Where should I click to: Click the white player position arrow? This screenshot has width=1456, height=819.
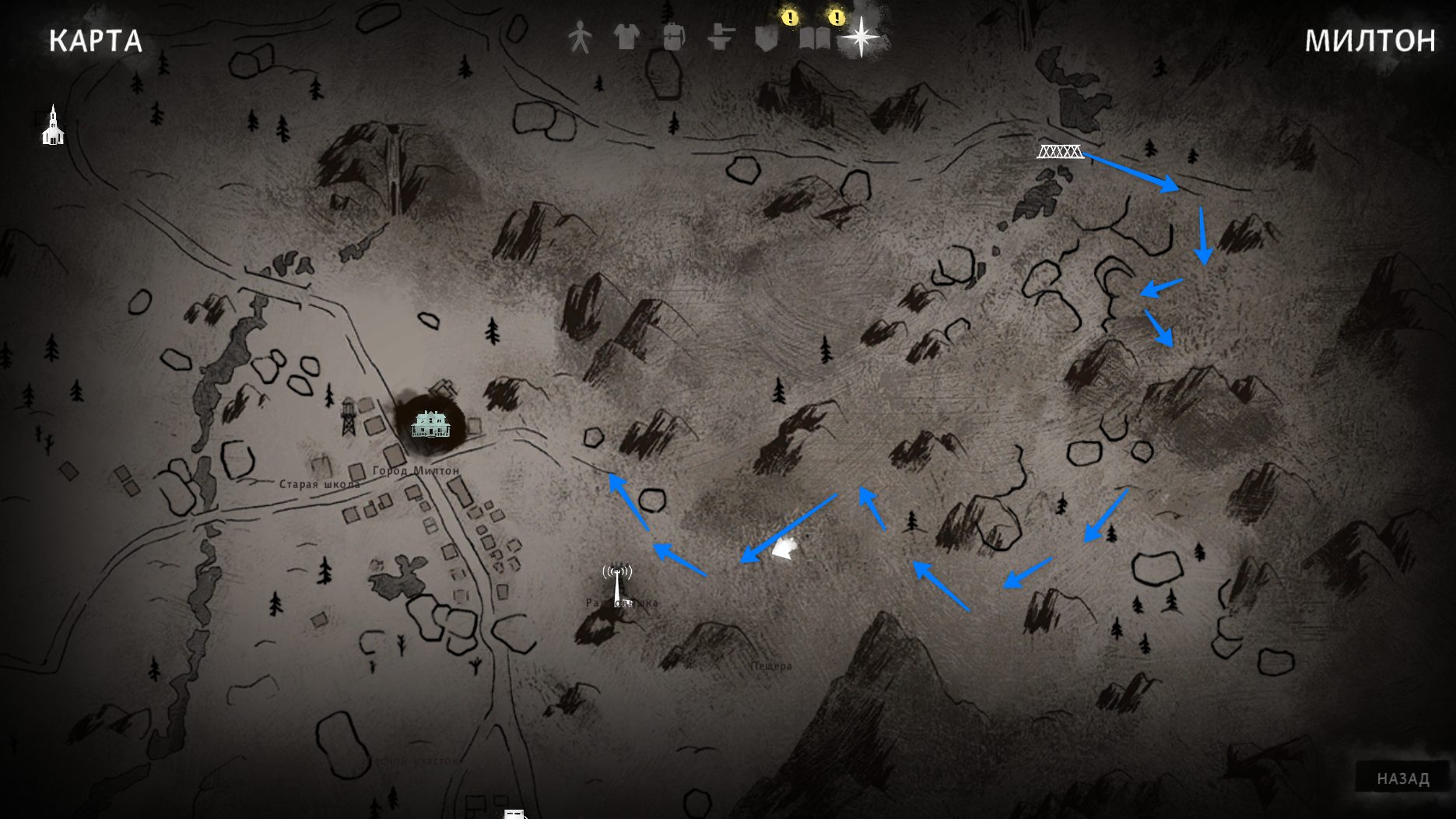pos(786,548)
